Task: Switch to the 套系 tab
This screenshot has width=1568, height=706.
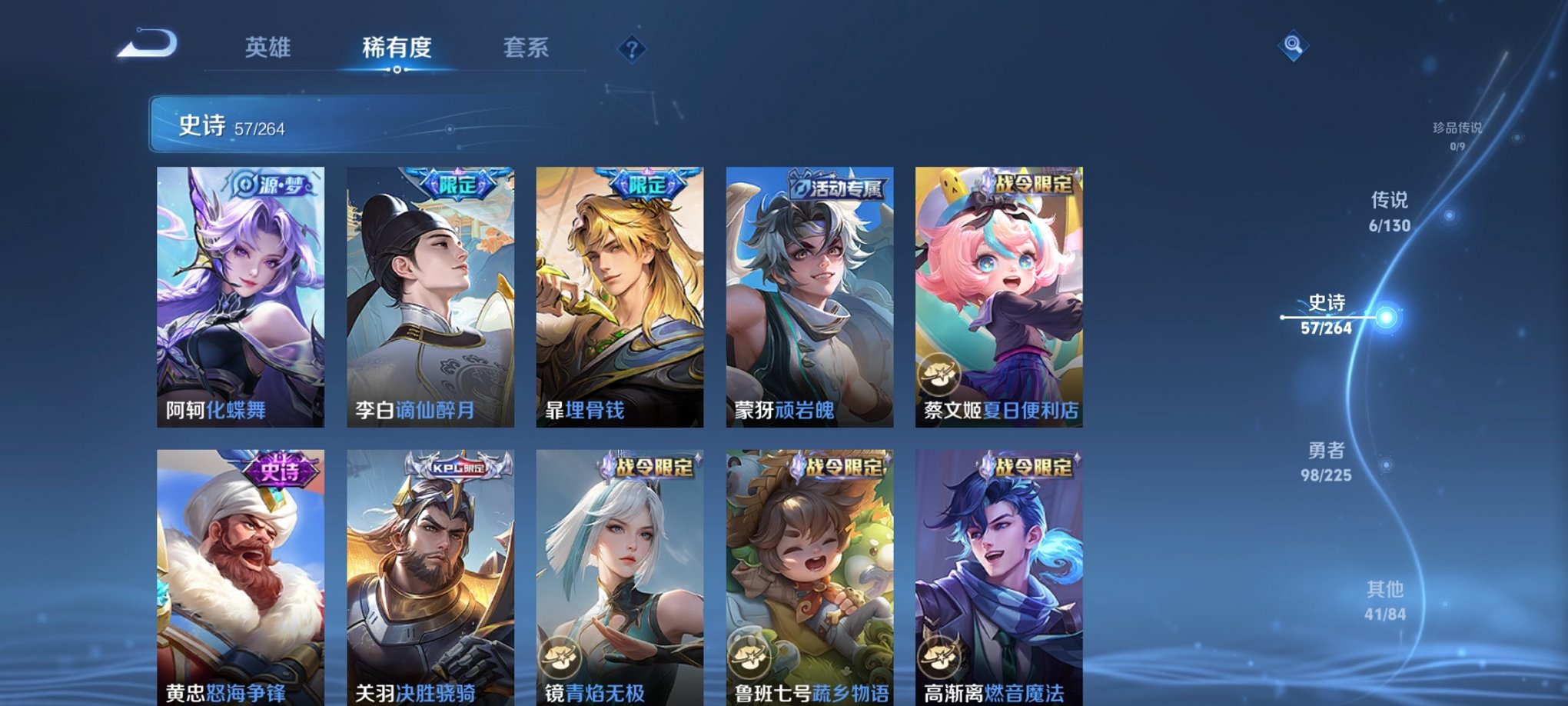Action: click(x=530, y=48)
